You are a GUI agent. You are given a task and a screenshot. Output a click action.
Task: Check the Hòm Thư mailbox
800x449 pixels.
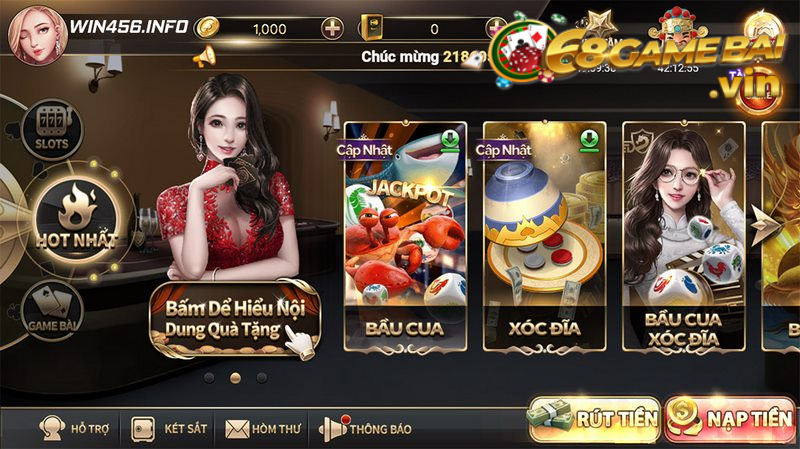[x=265, y=429]
